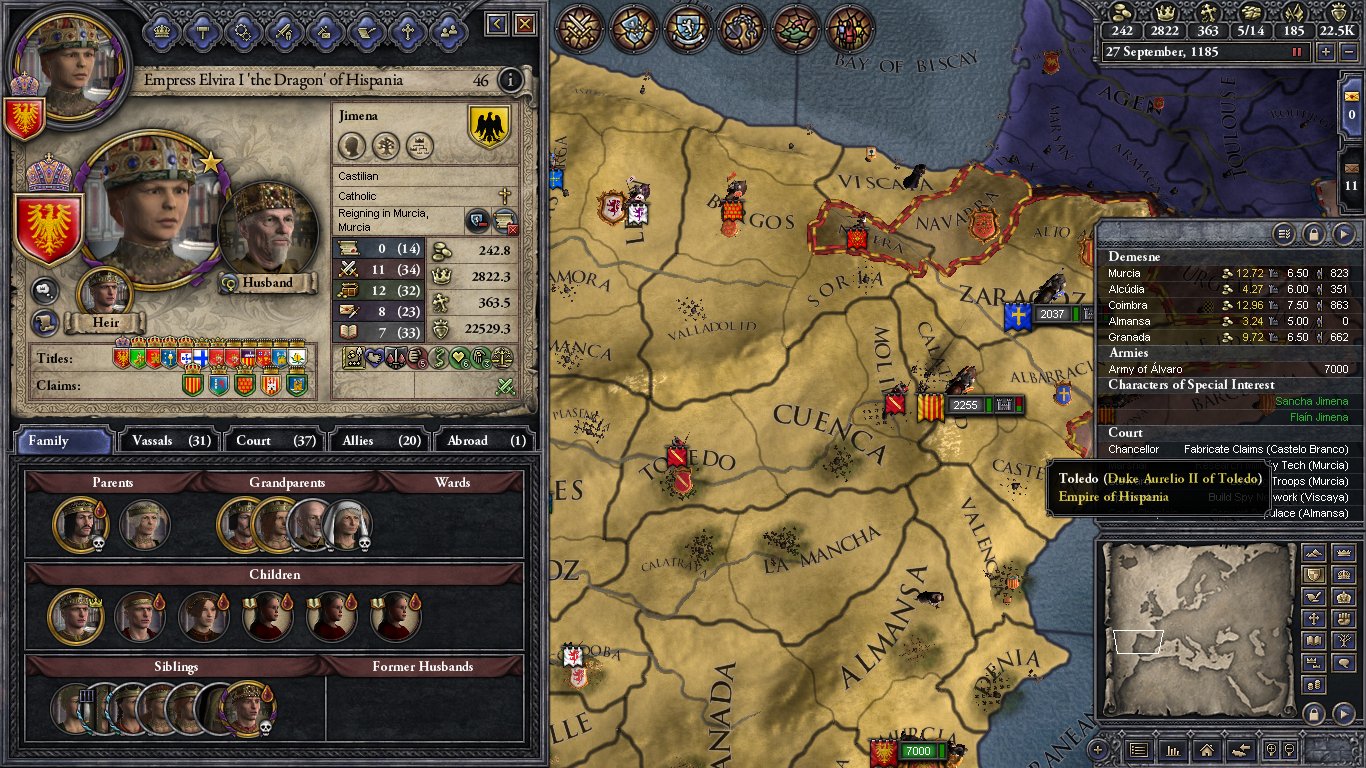Screen dimensions: 1366x768
Task: Go back with the left arrow button
Action: pos(497,24)
